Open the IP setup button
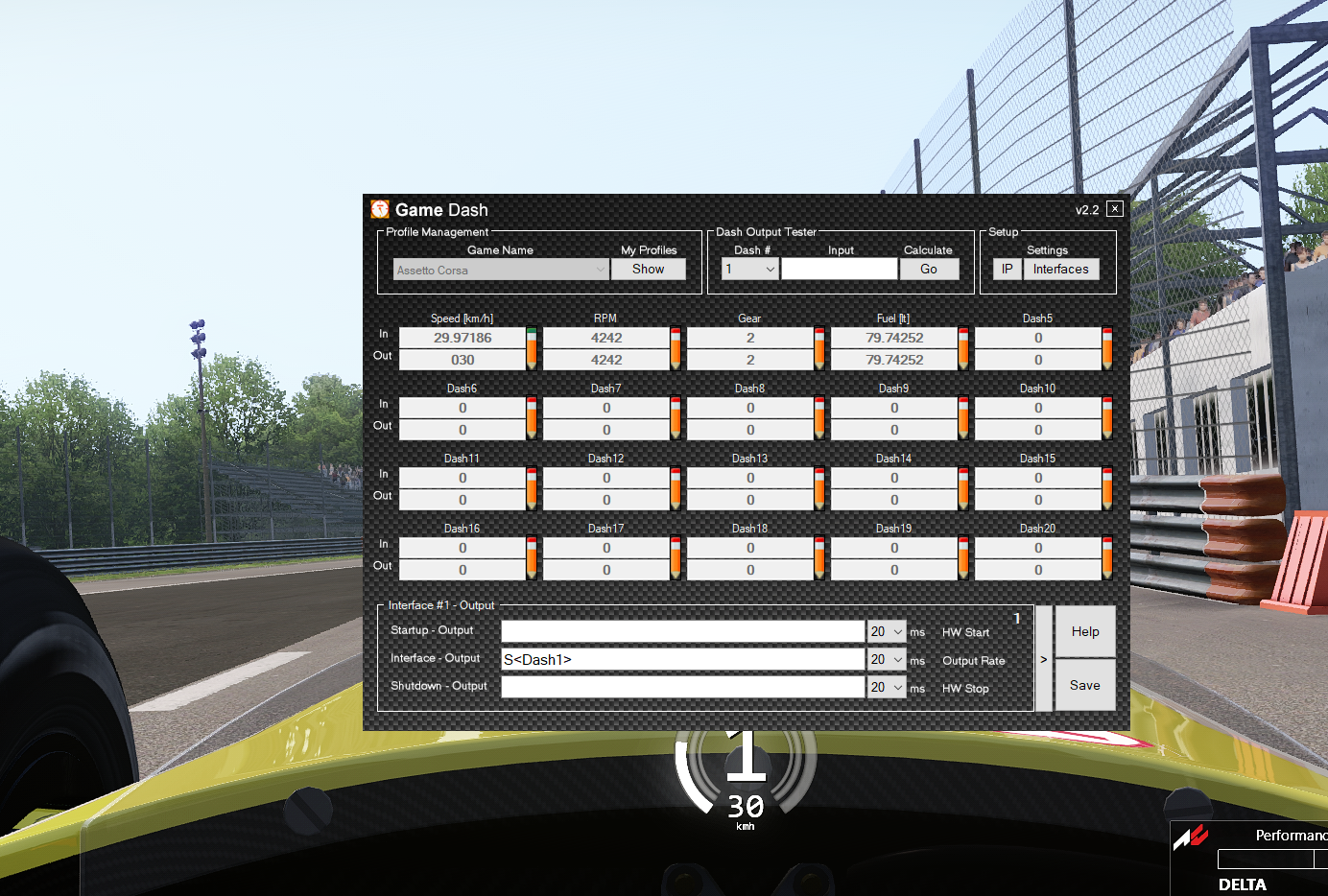The image size is (1328, 896). click(1007, 270)
